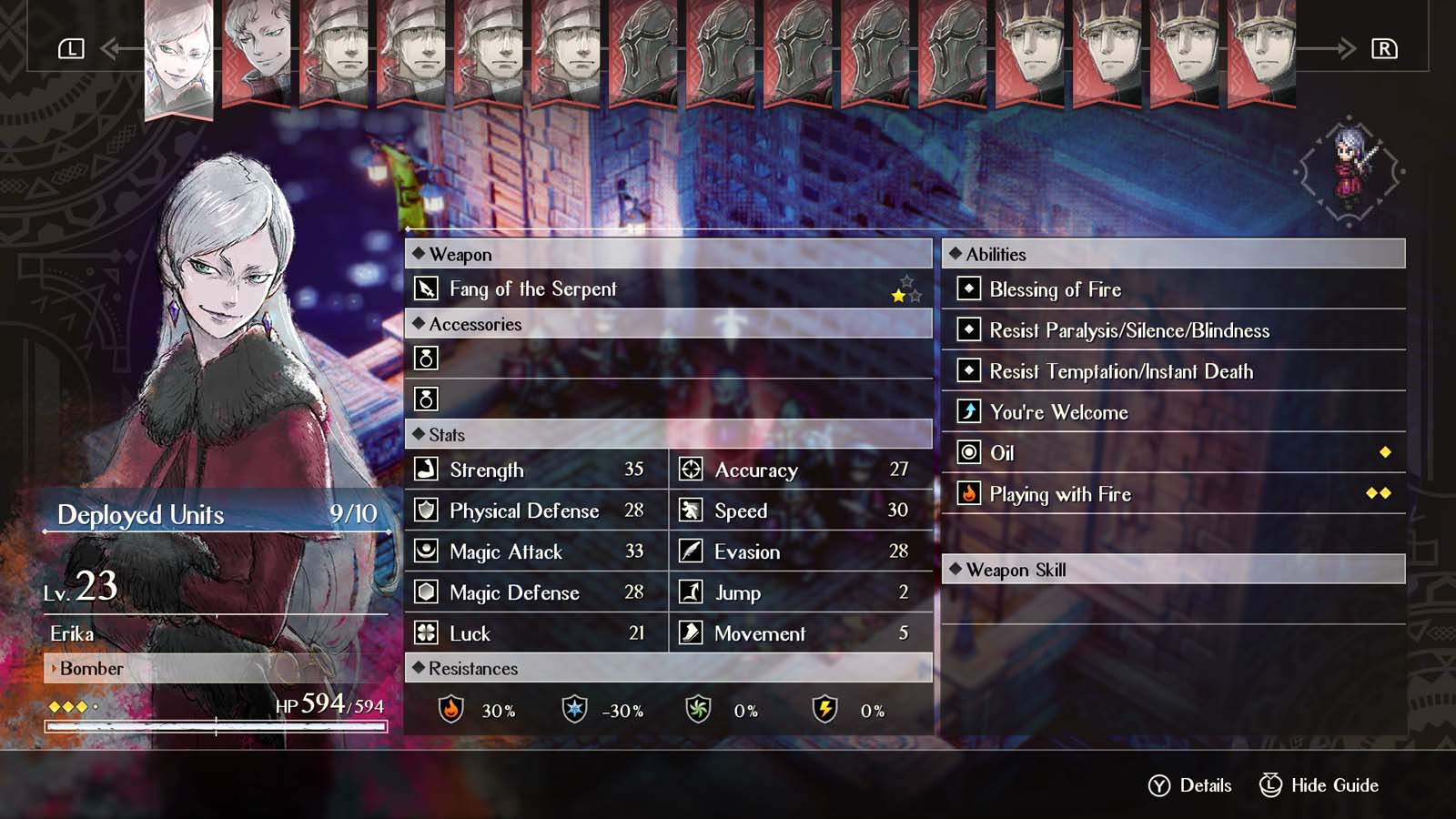Click the first empty accessory slot
1456x819 pixels.
point(427,359)
